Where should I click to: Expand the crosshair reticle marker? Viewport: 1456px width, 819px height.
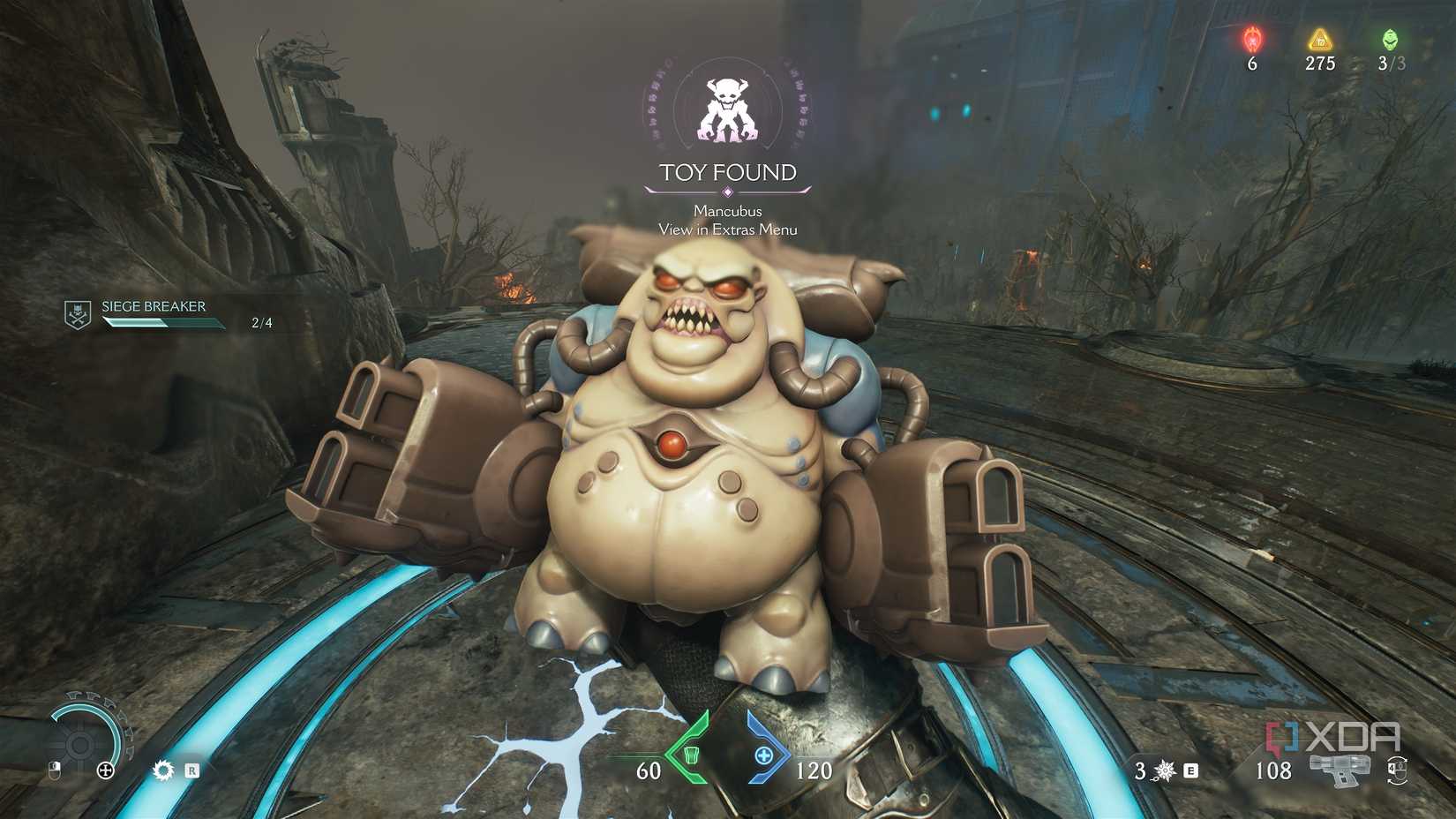click(x=107, y=770)
